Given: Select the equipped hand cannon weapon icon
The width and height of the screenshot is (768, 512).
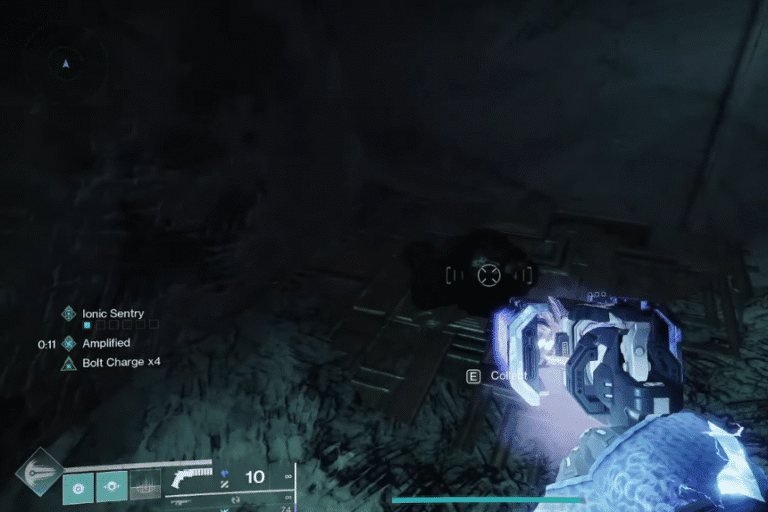Looking at the screenshot, I should pos(190,476).
